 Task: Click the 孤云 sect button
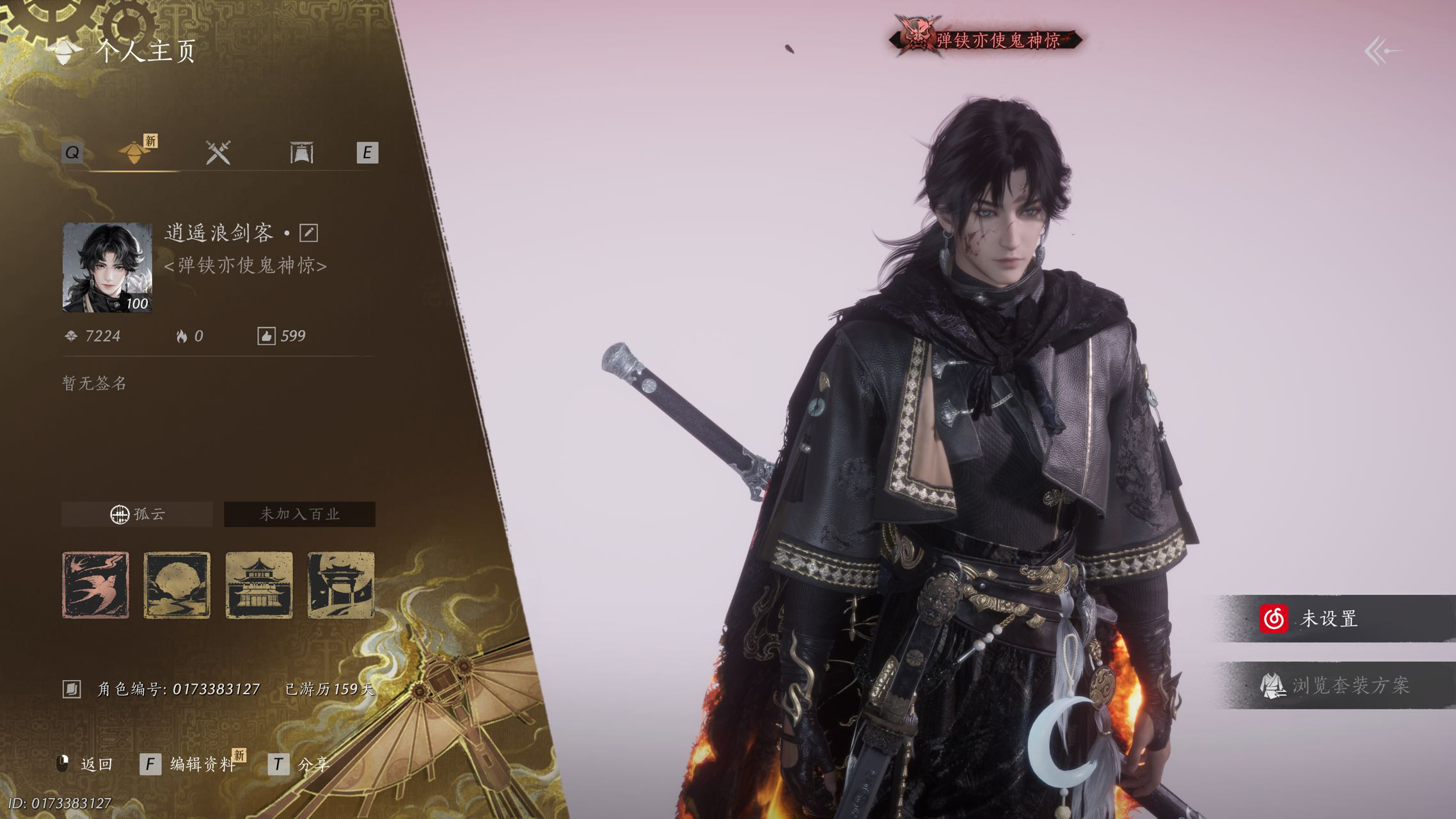click(x=137, y=514)
